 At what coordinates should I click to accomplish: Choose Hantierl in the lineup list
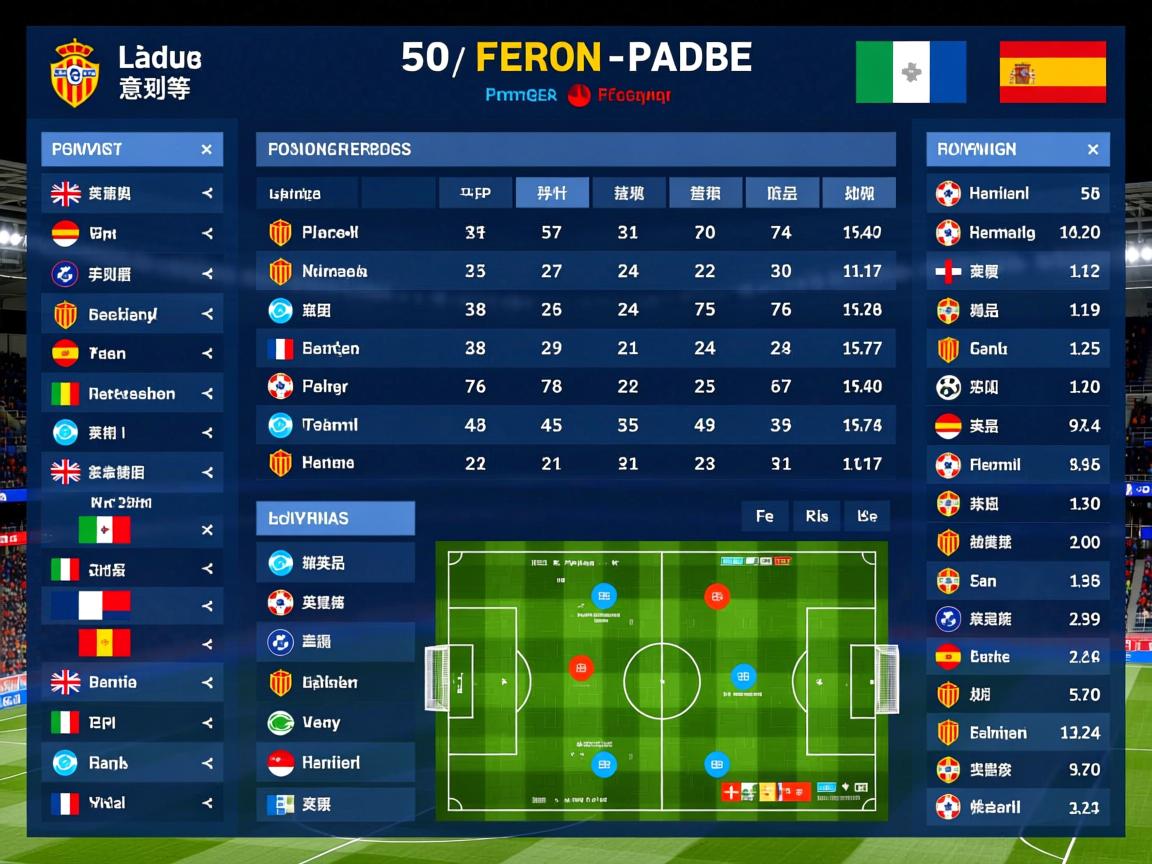(335, 762)
